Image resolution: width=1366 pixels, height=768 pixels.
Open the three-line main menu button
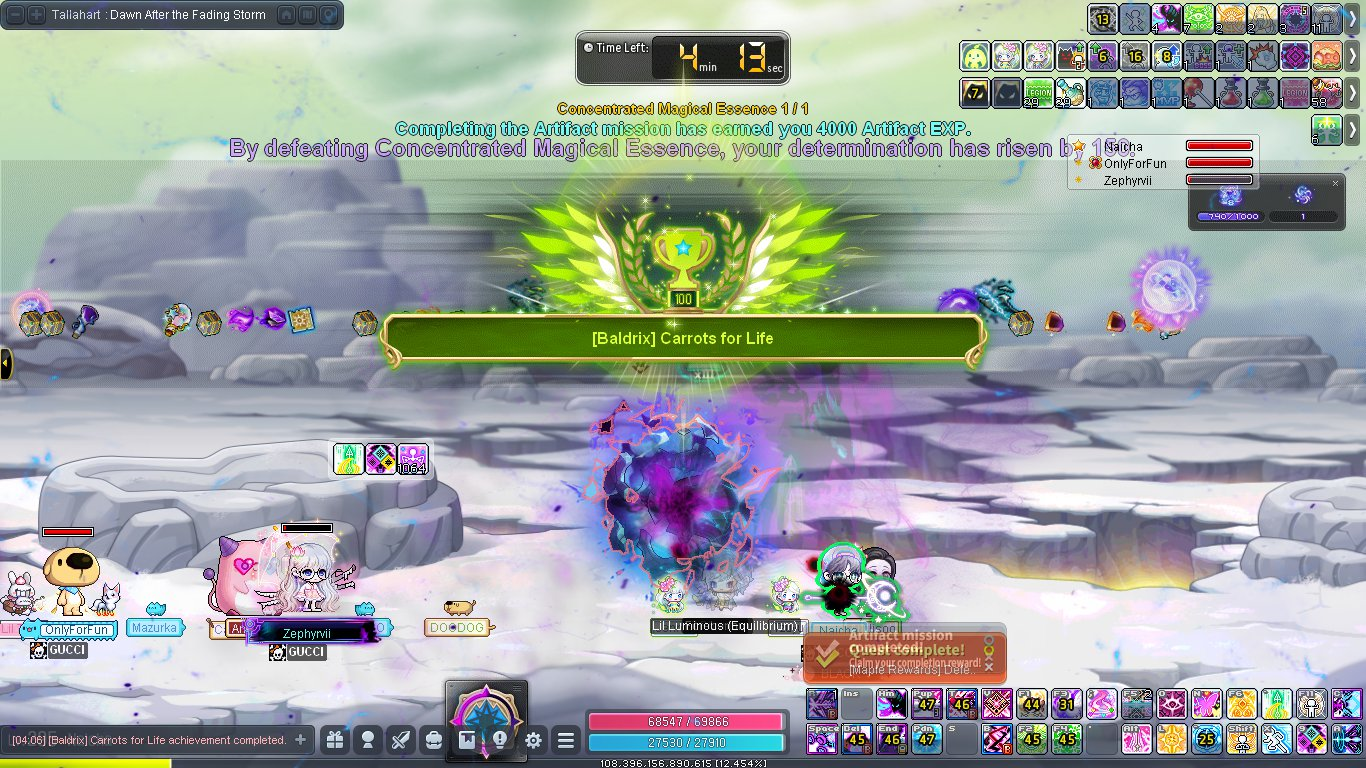[566, 741]
